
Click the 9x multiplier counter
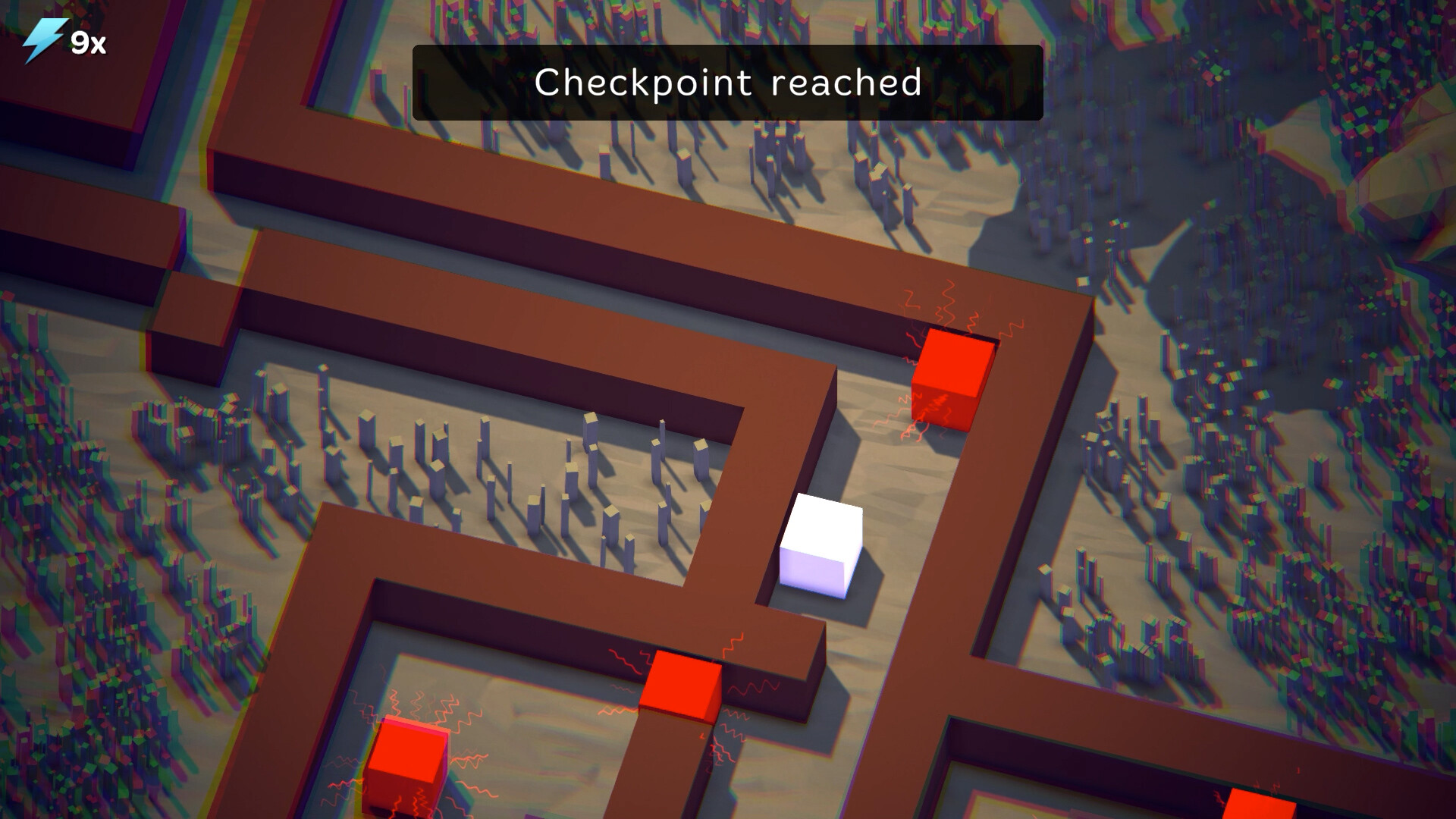(87, 43)
